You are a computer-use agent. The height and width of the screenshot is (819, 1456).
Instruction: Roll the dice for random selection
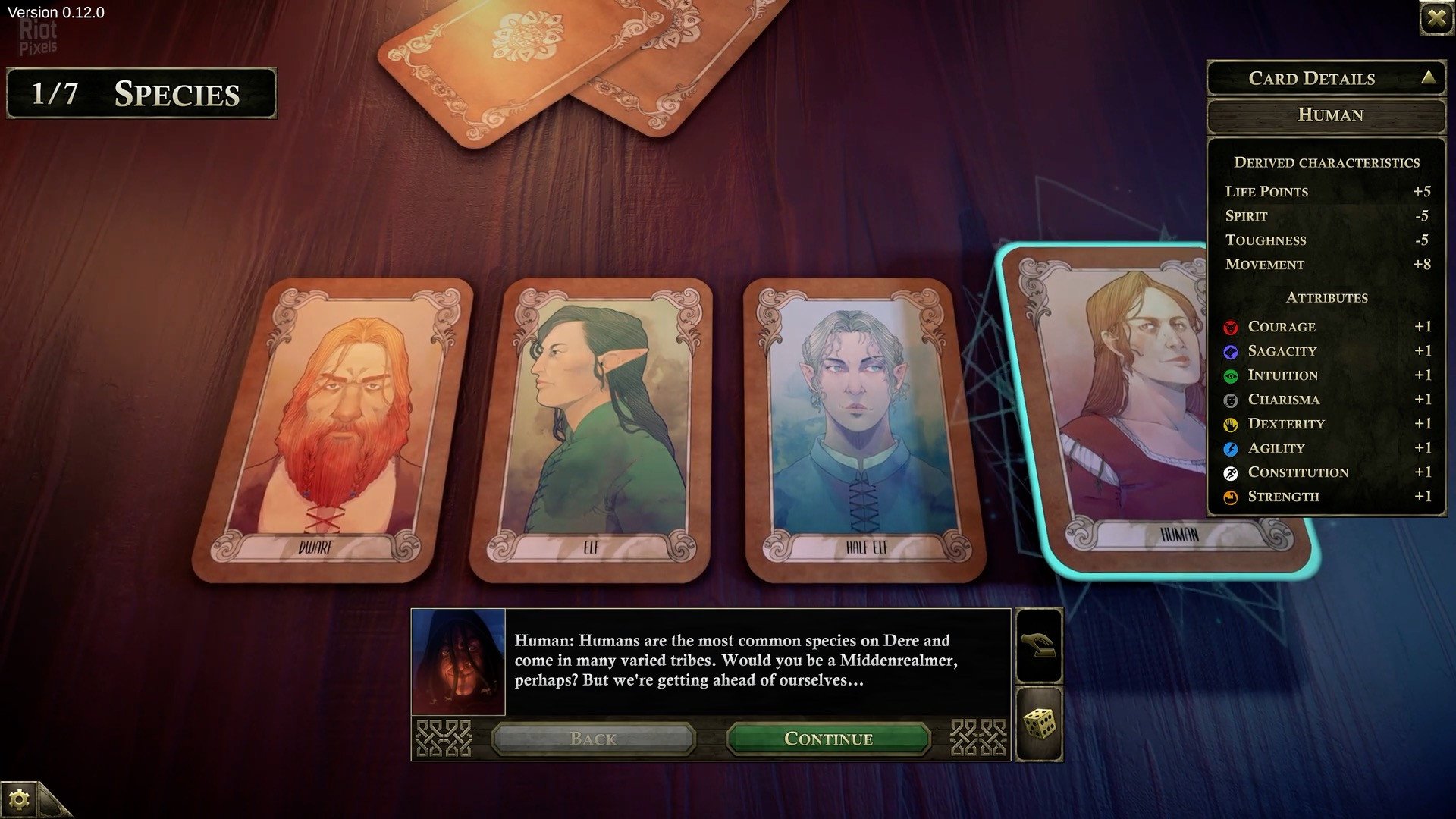pyautogui.click(x=1039, y=724)
